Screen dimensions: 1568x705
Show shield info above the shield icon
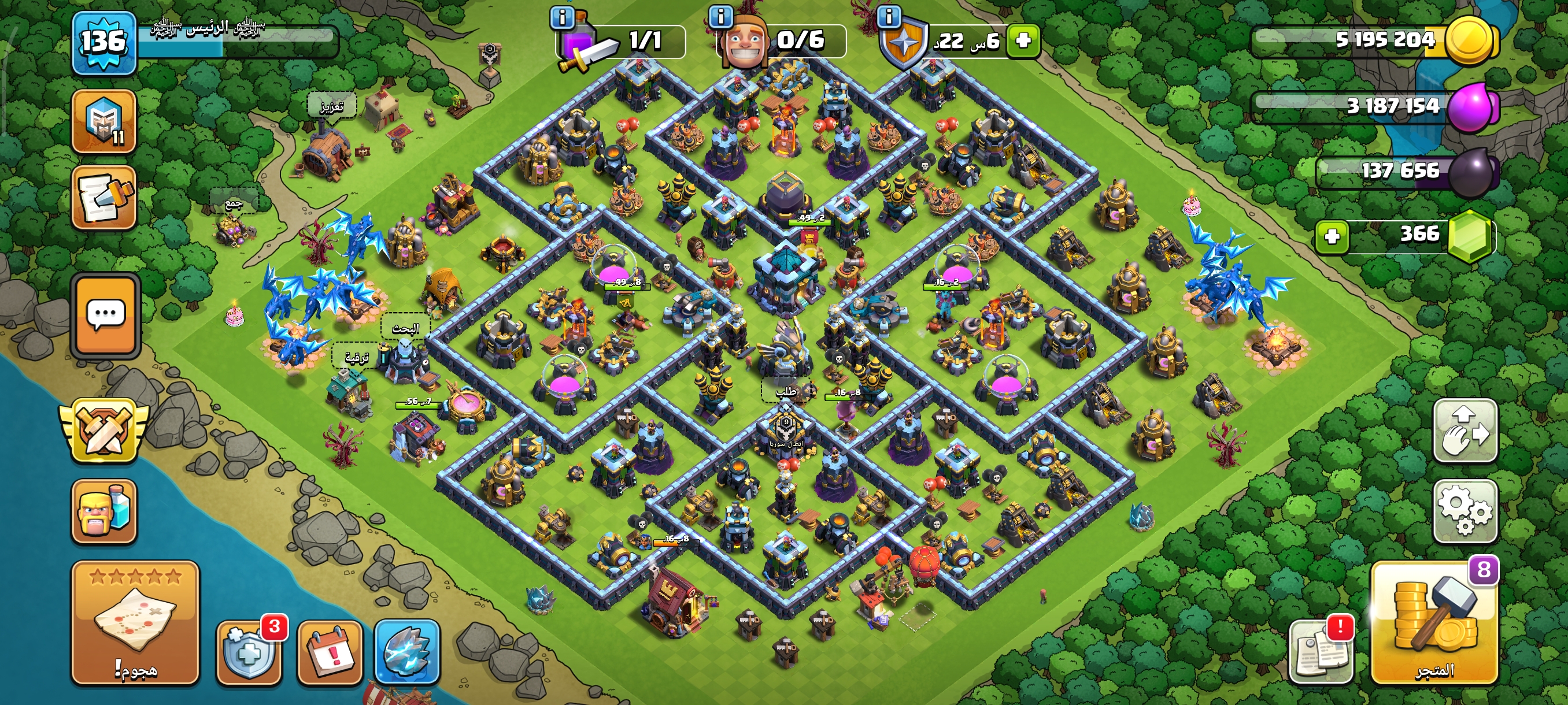click(x=889, y=16)
